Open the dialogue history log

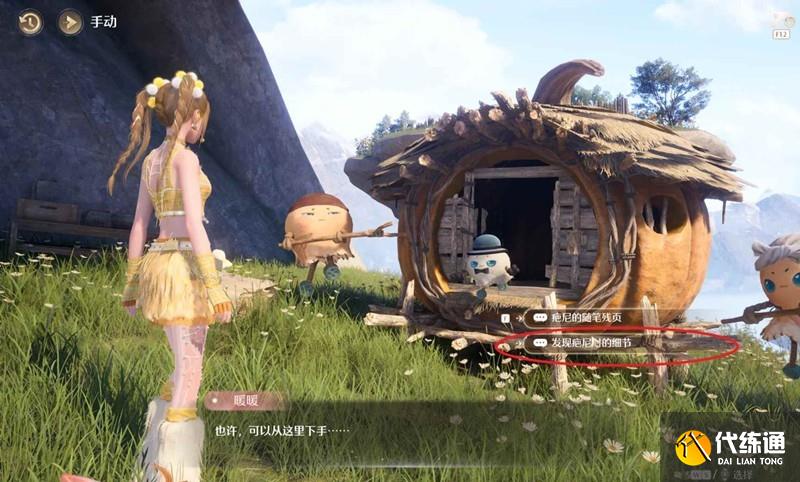[x=30, y=22]
